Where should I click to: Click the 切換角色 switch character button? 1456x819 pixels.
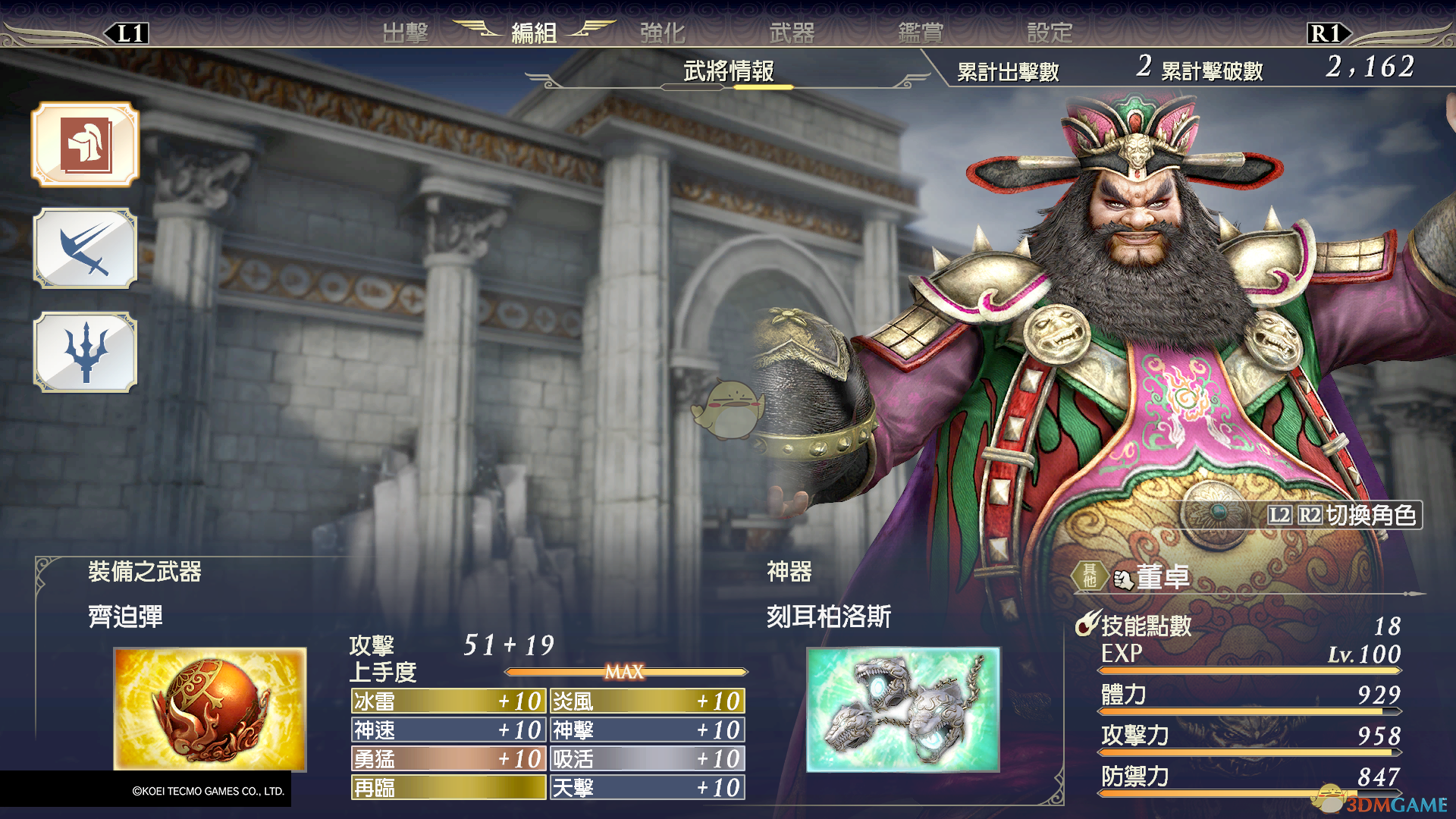(1342, 516)
